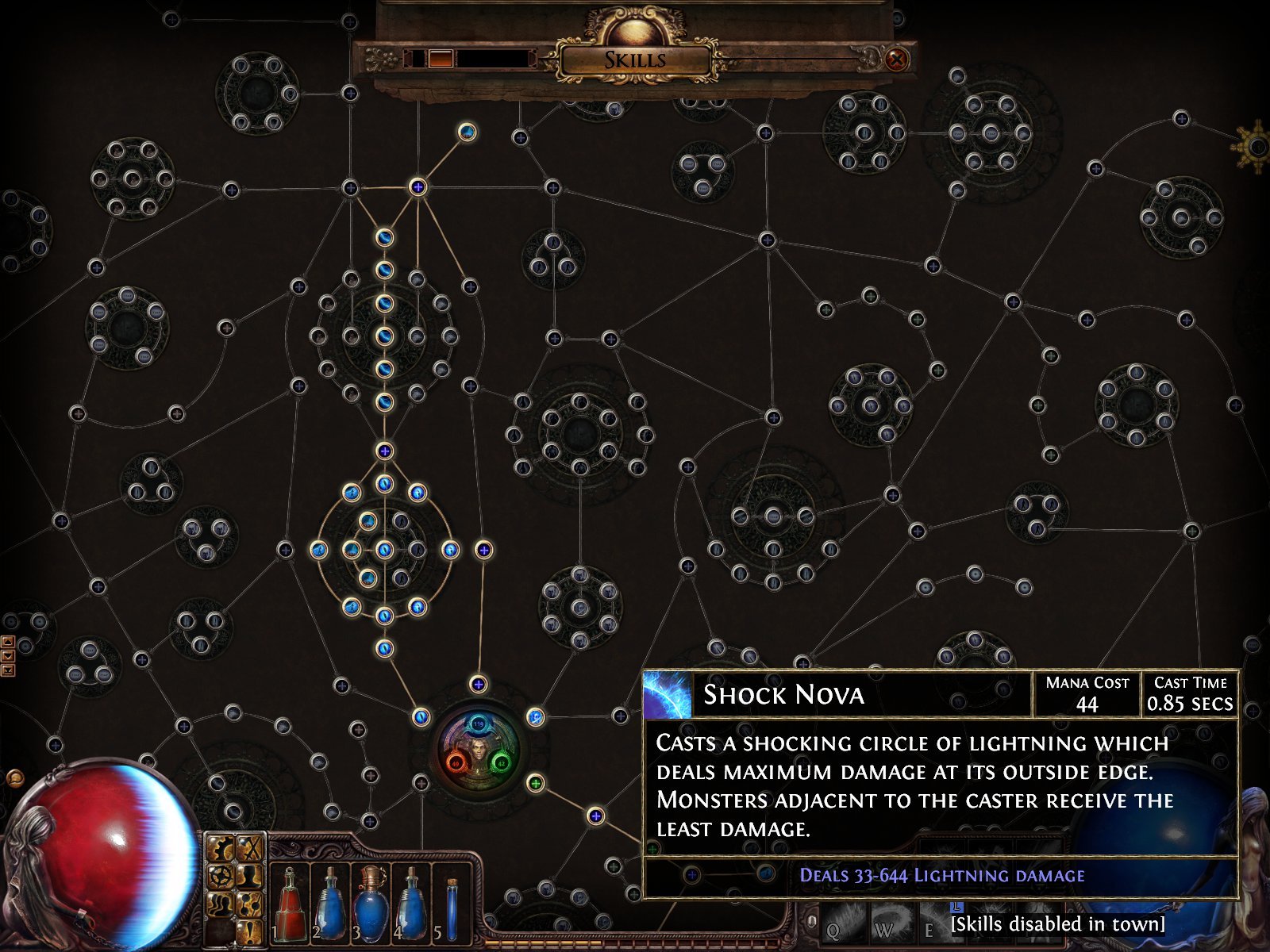Use the blue mana flask in slot 4
1270x952 pixels.
pyautogui.click(x=410, y=906)
